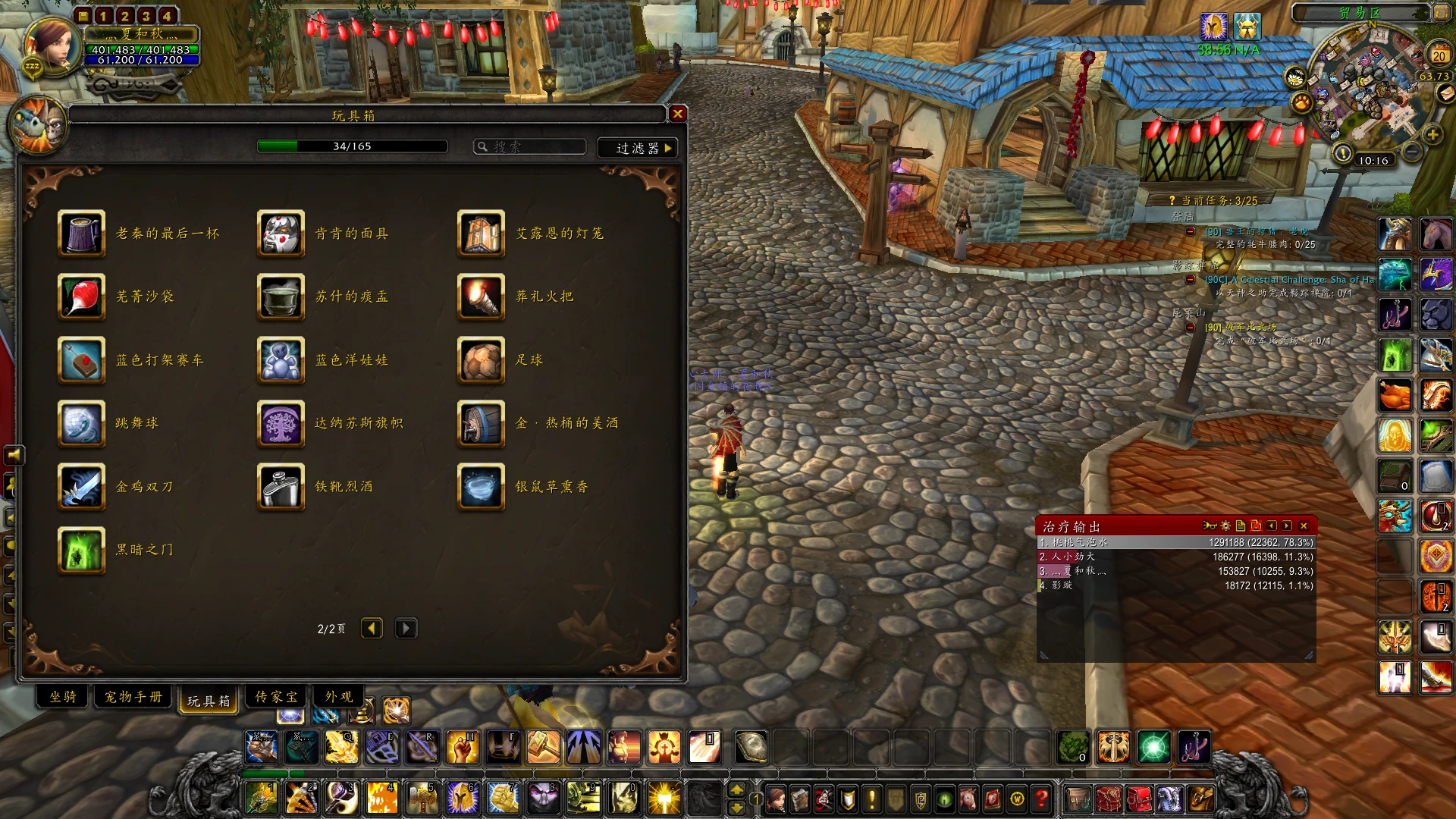Viewport: 1456px width, 819px height.
Task: Close the 治疗输出 healing meter window
Action: click(x=1304, y=526)
